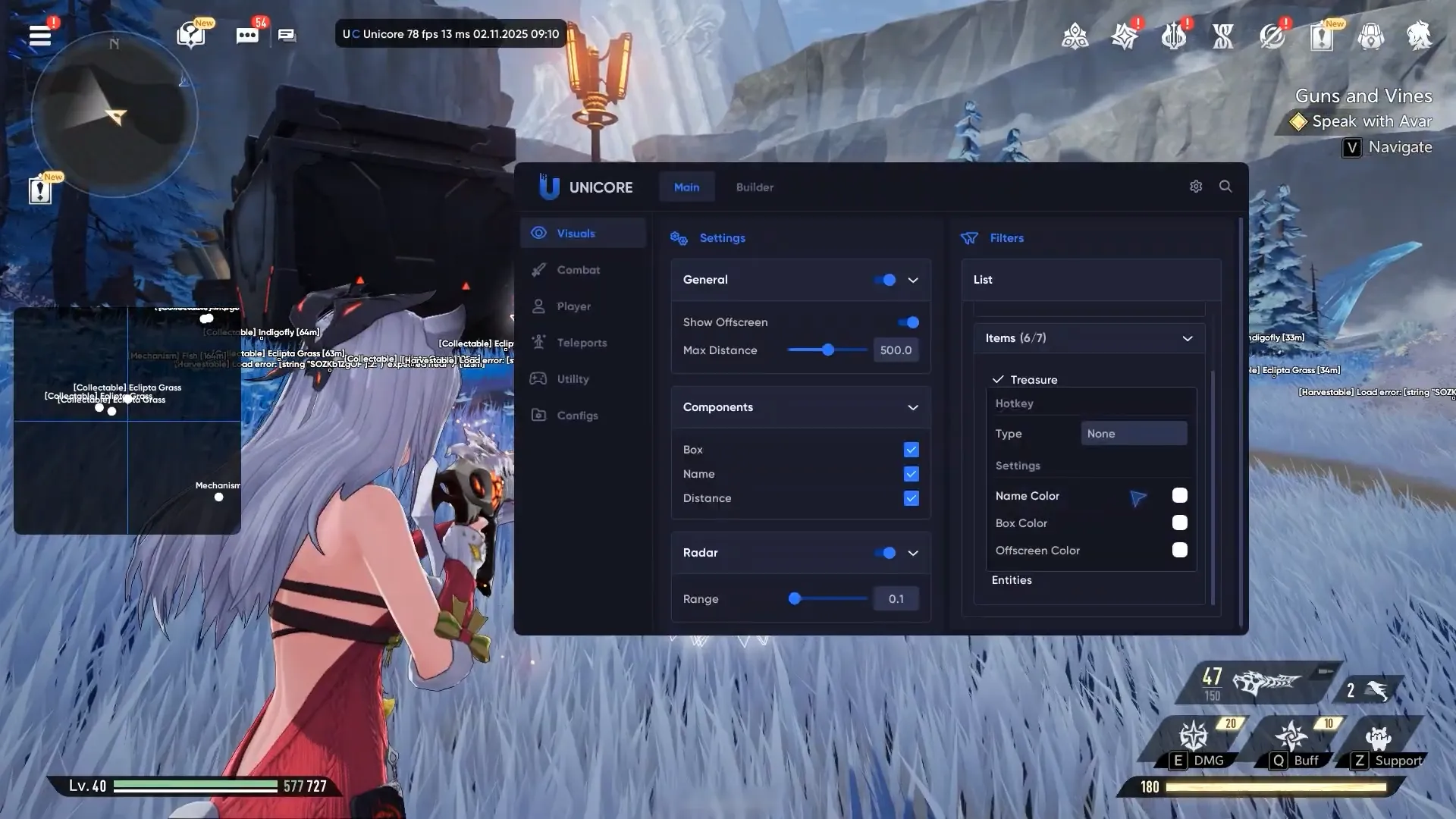Pick the Name Color swatch

point(1179,495)
